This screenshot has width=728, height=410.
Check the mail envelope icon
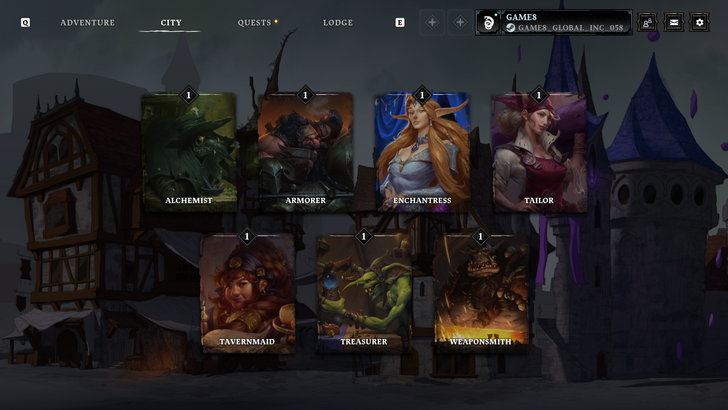click(673, 22)
